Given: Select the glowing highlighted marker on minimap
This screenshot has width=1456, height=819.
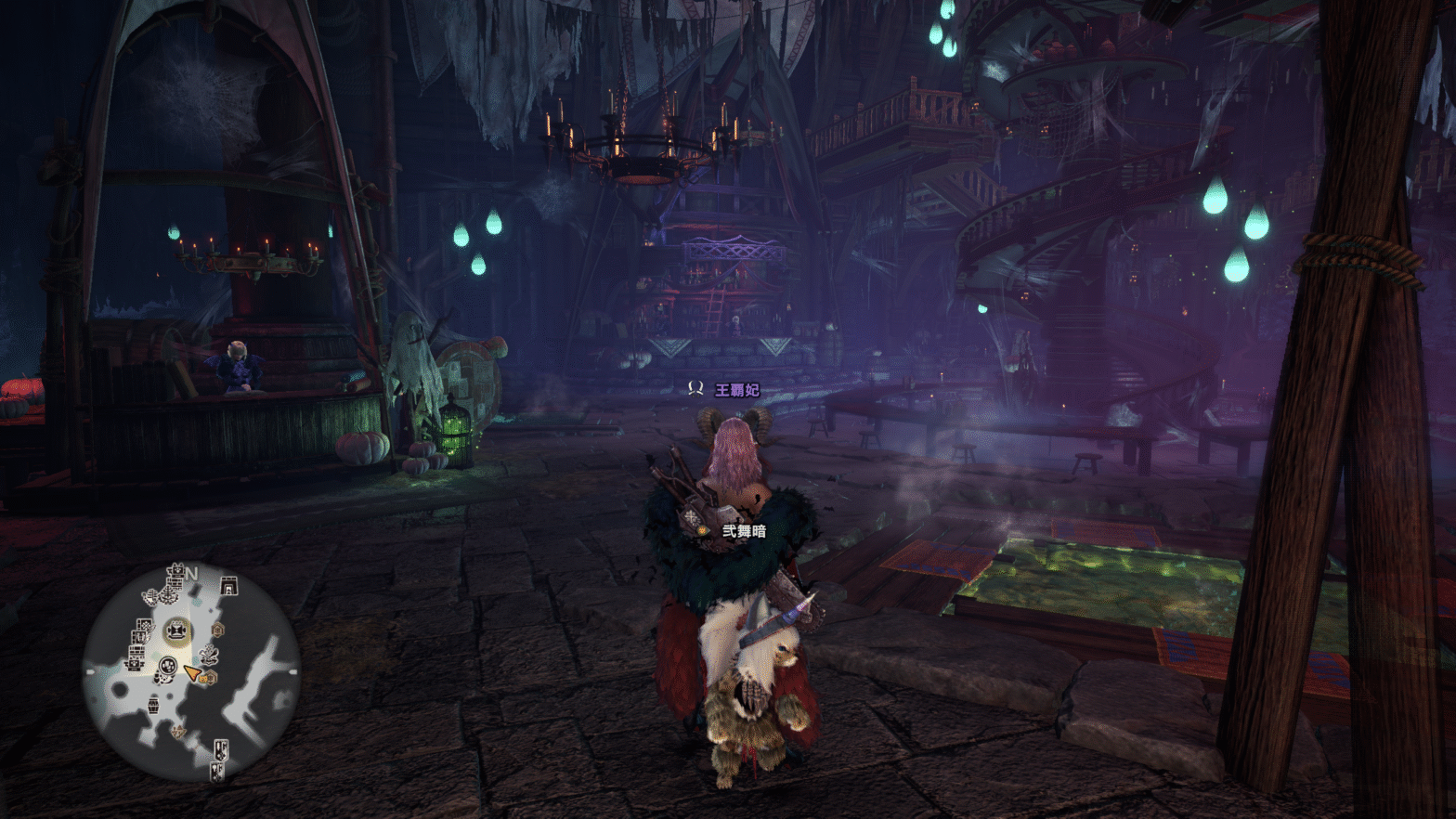Looking at the screenshot, I should 176,631.
